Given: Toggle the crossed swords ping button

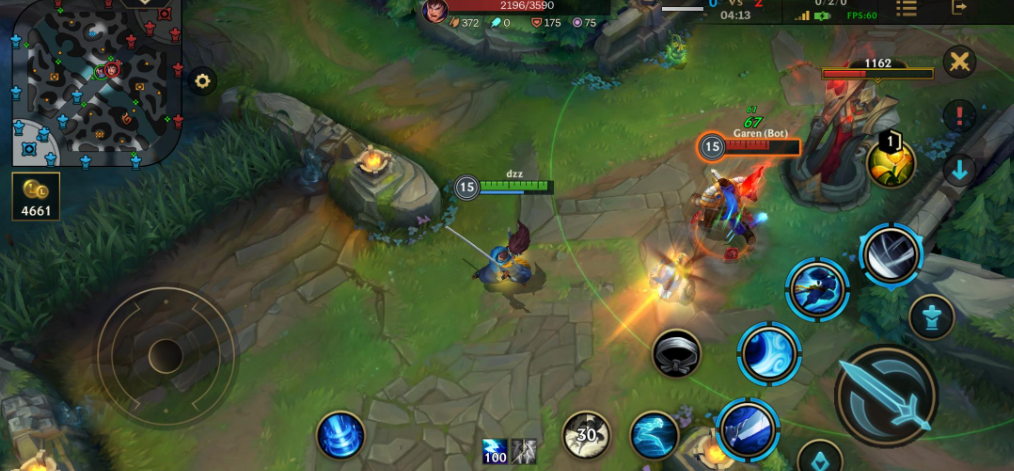Looking at the screenshot, I should click(959, 62).
